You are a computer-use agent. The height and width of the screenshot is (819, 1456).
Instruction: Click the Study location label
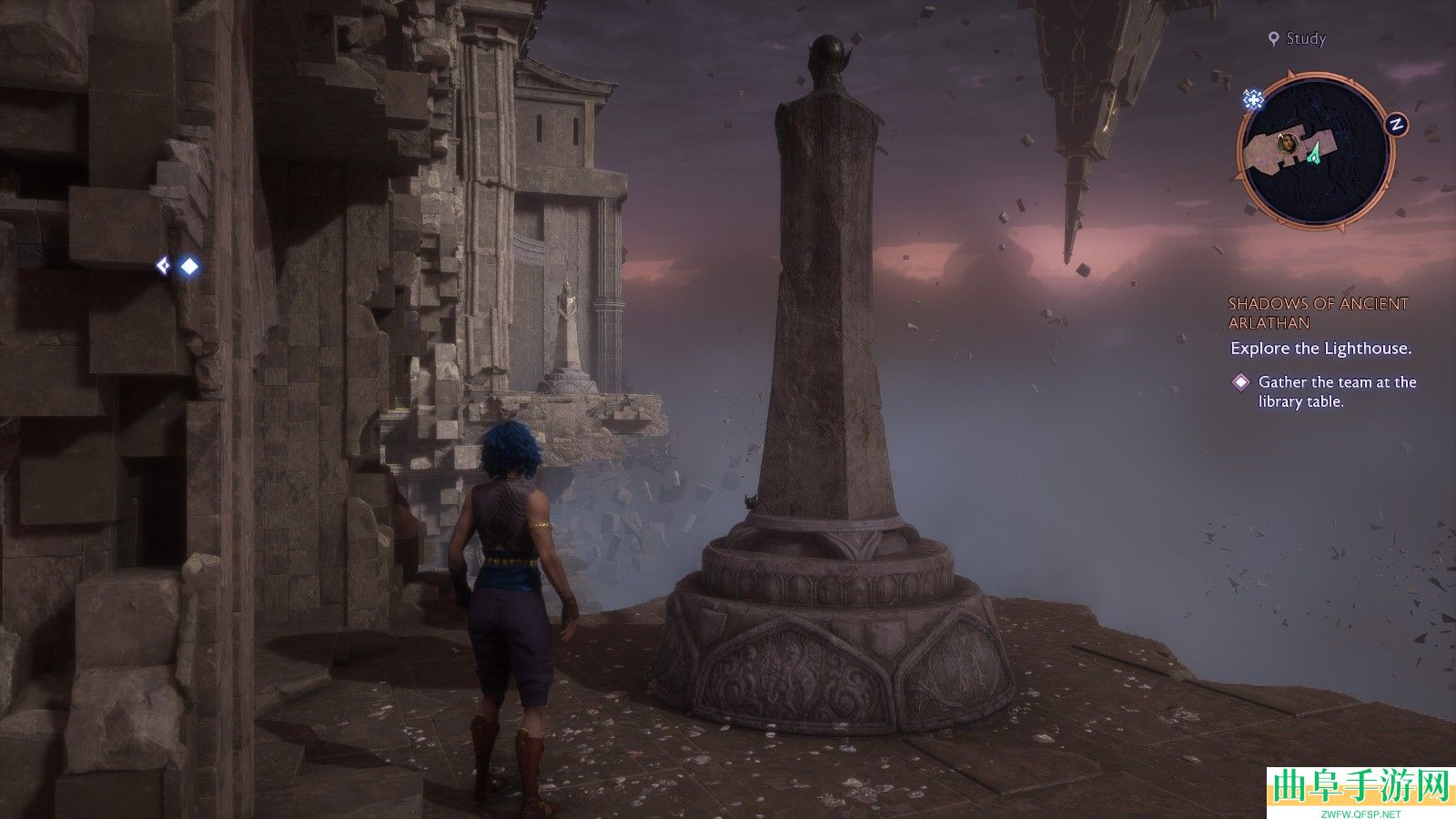pyautogui.click(x=1305, y=38)
